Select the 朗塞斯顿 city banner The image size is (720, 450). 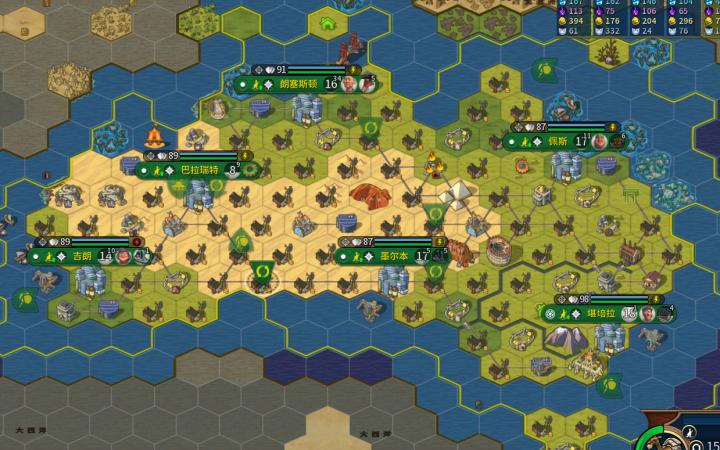298,84
